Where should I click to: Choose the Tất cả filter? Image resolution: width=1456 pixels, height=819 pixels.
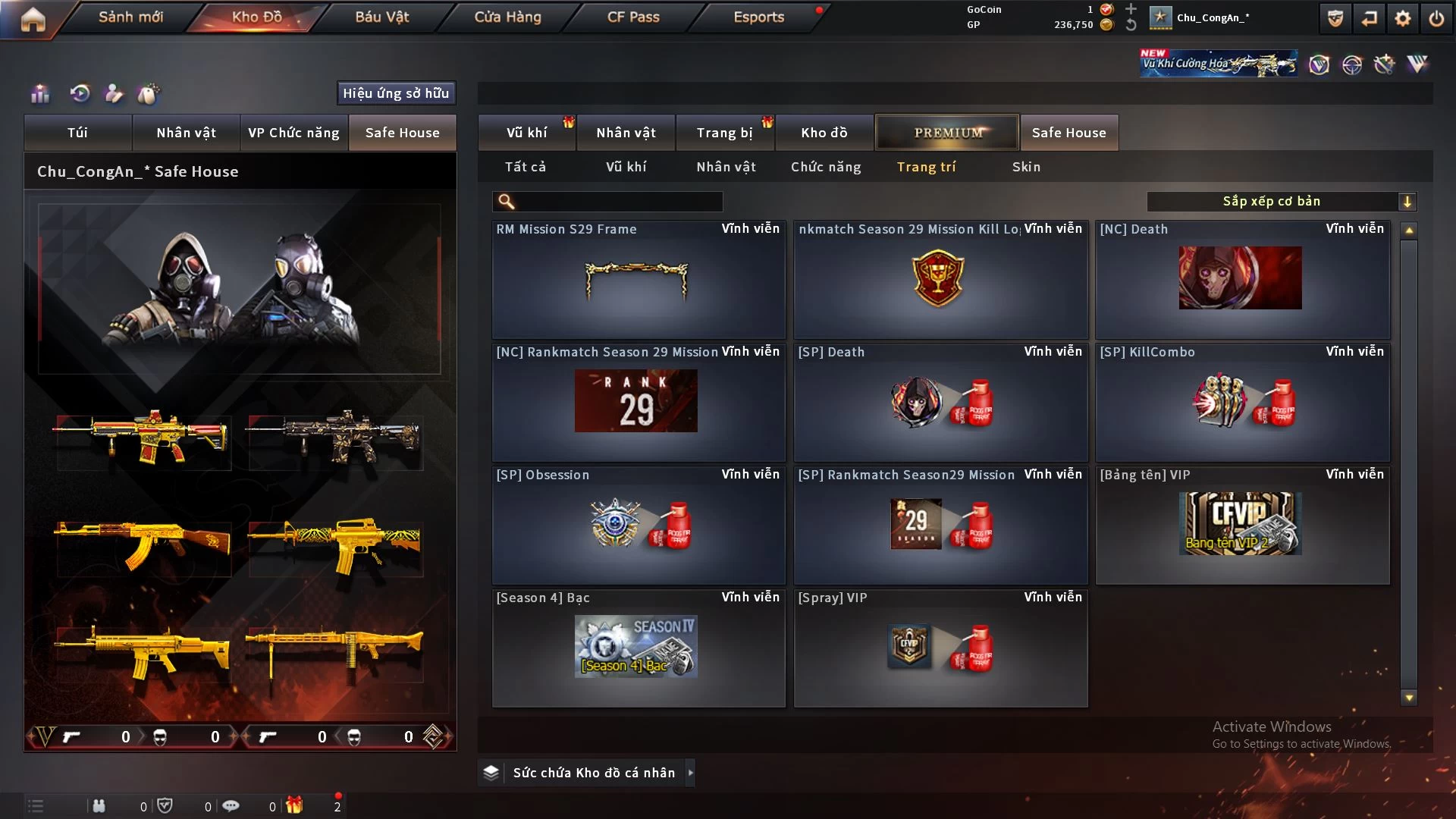[525, 167]
